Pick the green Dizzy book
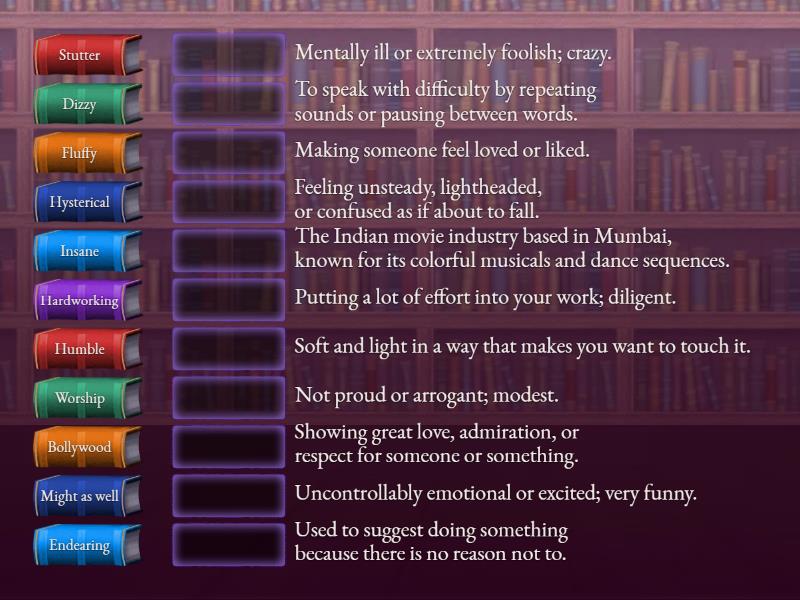Screen dimensions: 800x600 pyautogui.click(x=84, y=104)
